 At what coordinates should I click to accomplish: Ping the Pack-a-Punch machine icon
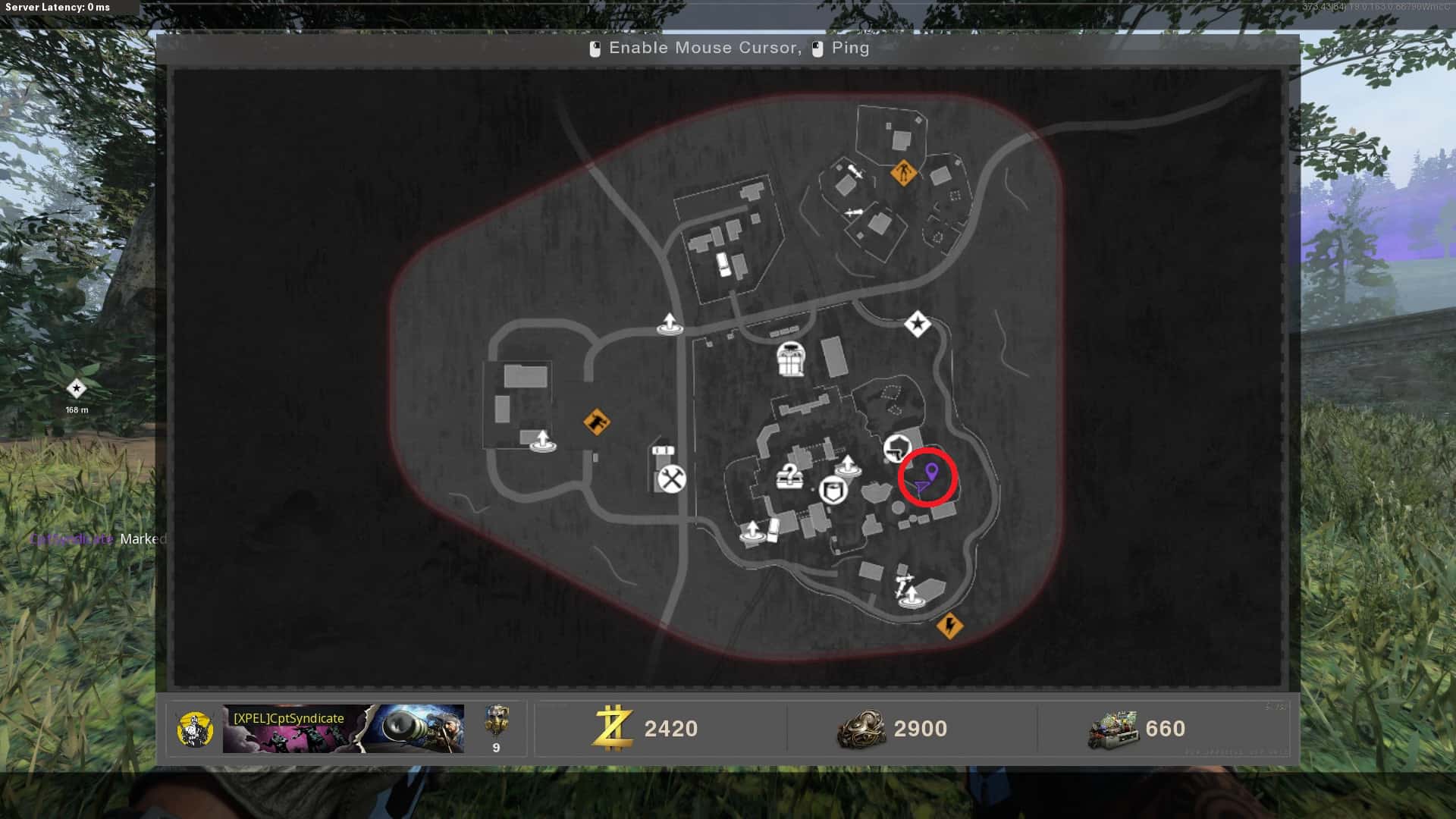coord(833,490)
